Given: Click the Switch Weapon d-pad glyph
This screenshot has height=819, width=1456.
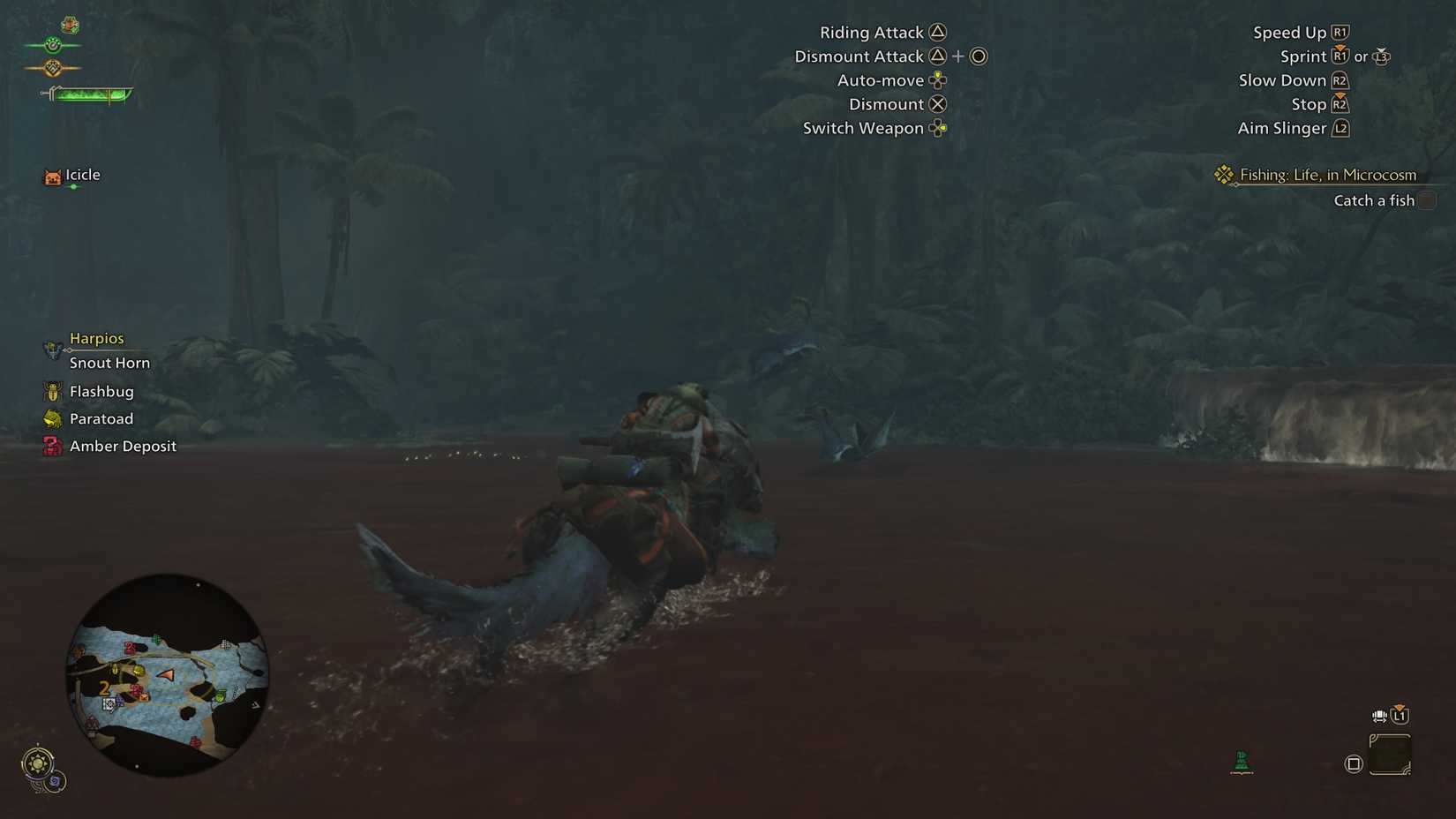Looking at the screenshot, I should pyautogui.click(x=938, y=128).
